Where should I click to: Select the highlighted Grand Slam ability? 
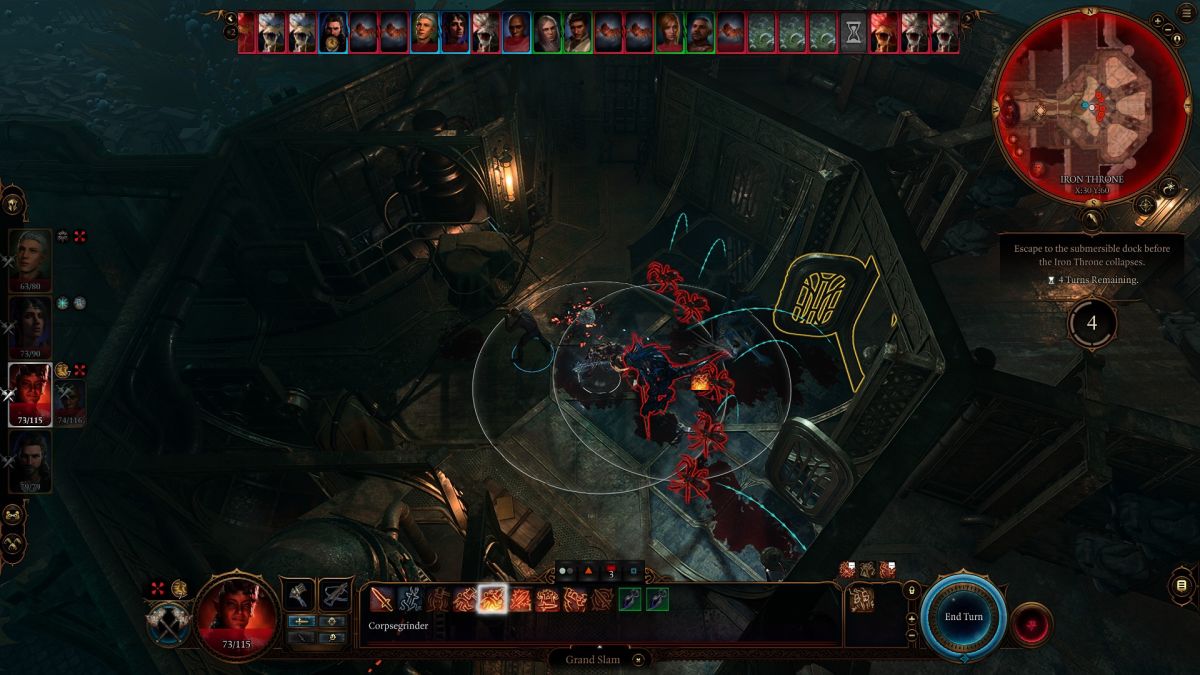492,599
